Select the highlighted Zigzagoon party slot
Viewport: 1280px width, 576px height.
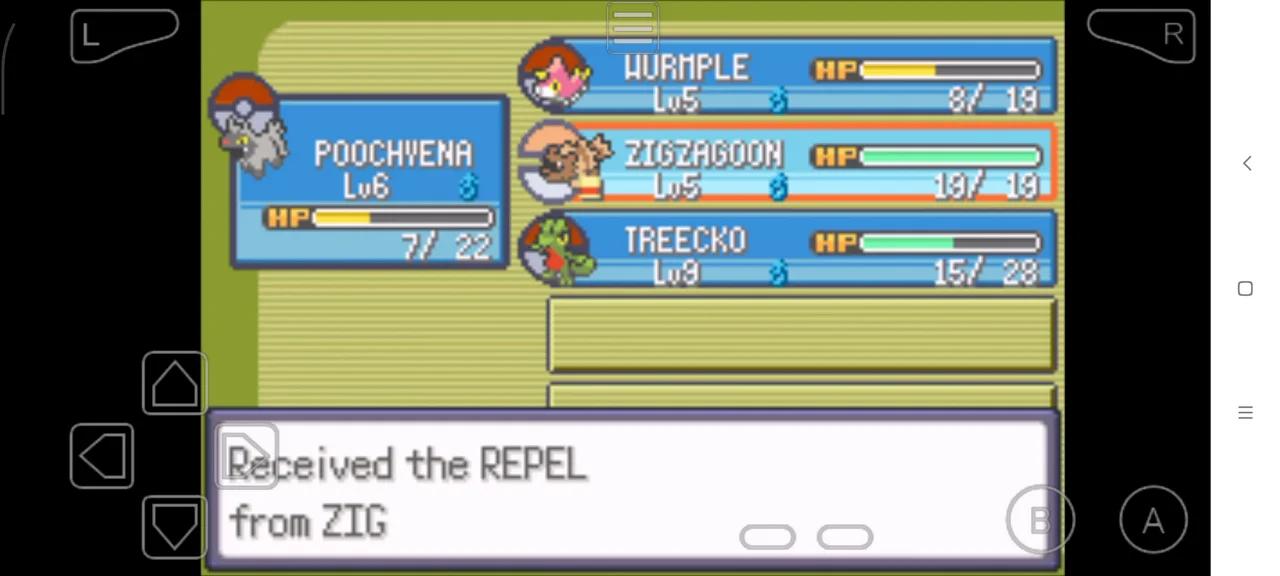tap(790, 163)
